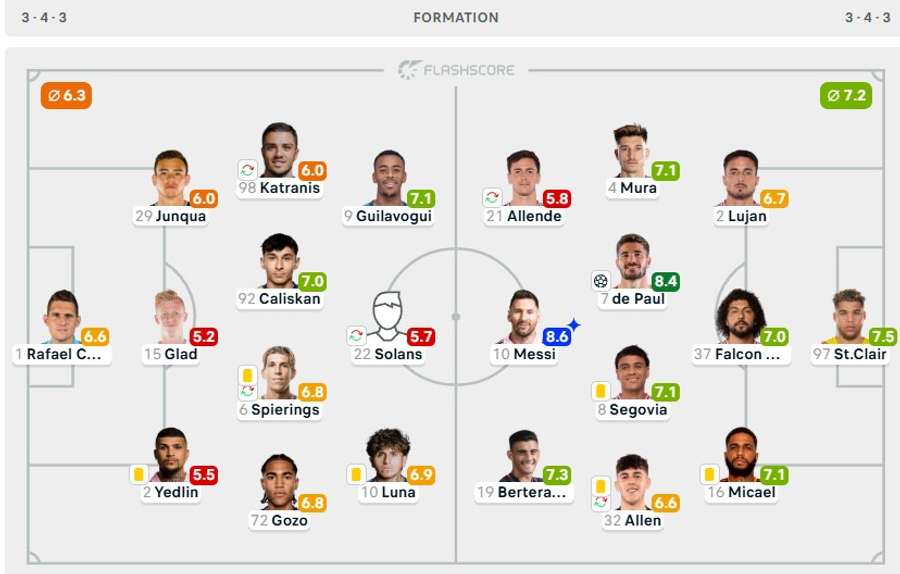Open Allende's player details
This screenshot has width=900, height=574.
tap(523, 178)
